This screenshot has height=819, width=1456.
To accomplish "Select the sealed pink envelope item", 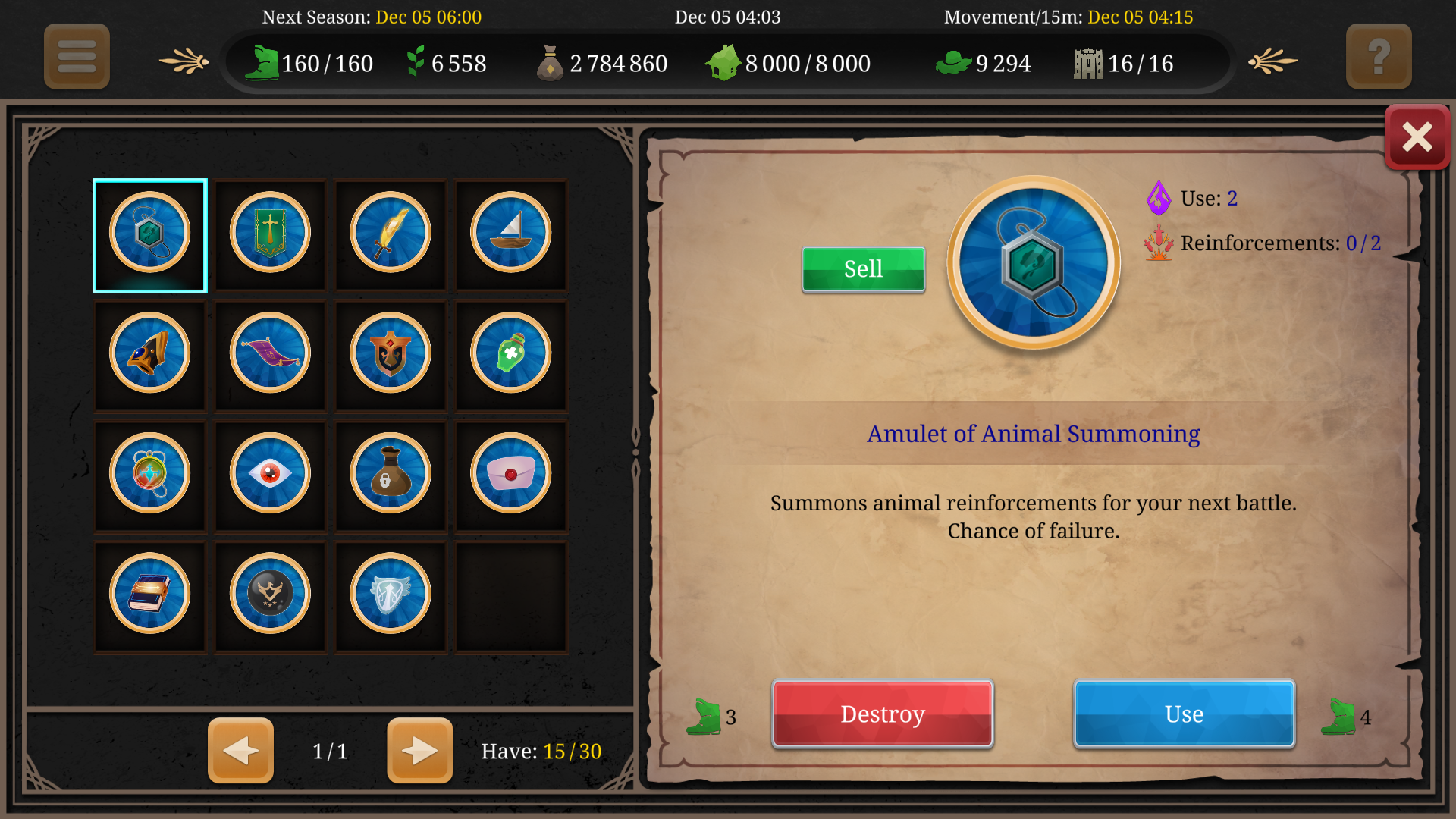I will 510,475.
